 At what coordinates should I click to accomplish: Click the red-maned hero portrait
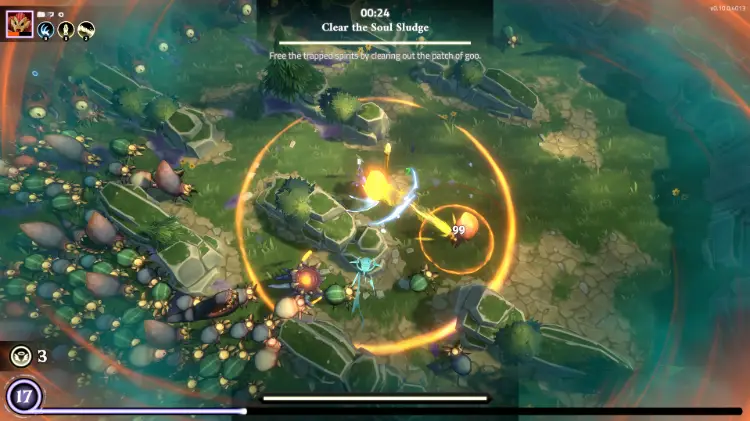19,26
